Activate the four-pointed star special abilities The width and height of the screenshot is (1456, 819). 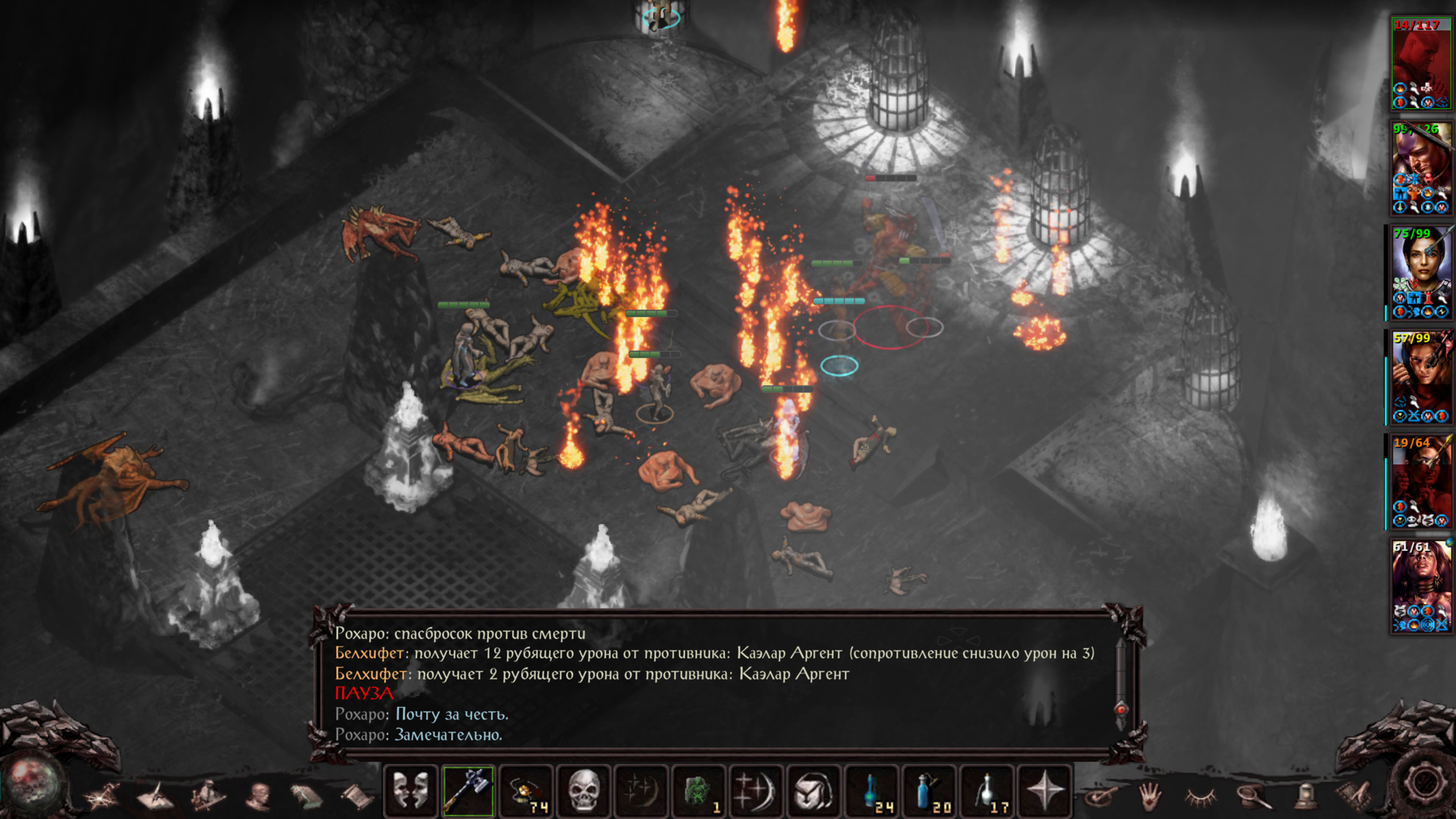[1044, 791]
